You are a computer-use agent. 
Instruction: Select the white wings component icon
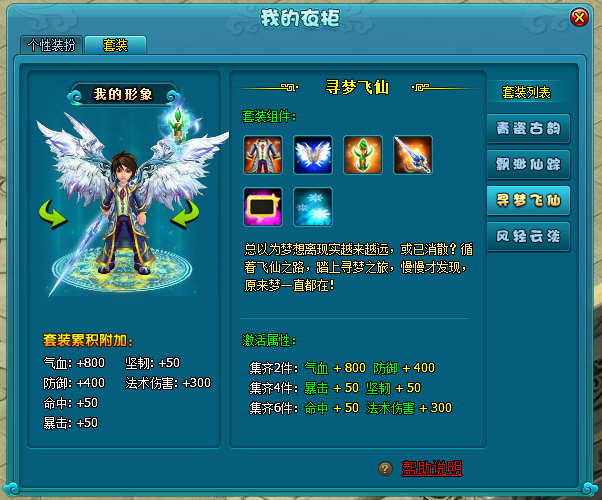[313, 154]
